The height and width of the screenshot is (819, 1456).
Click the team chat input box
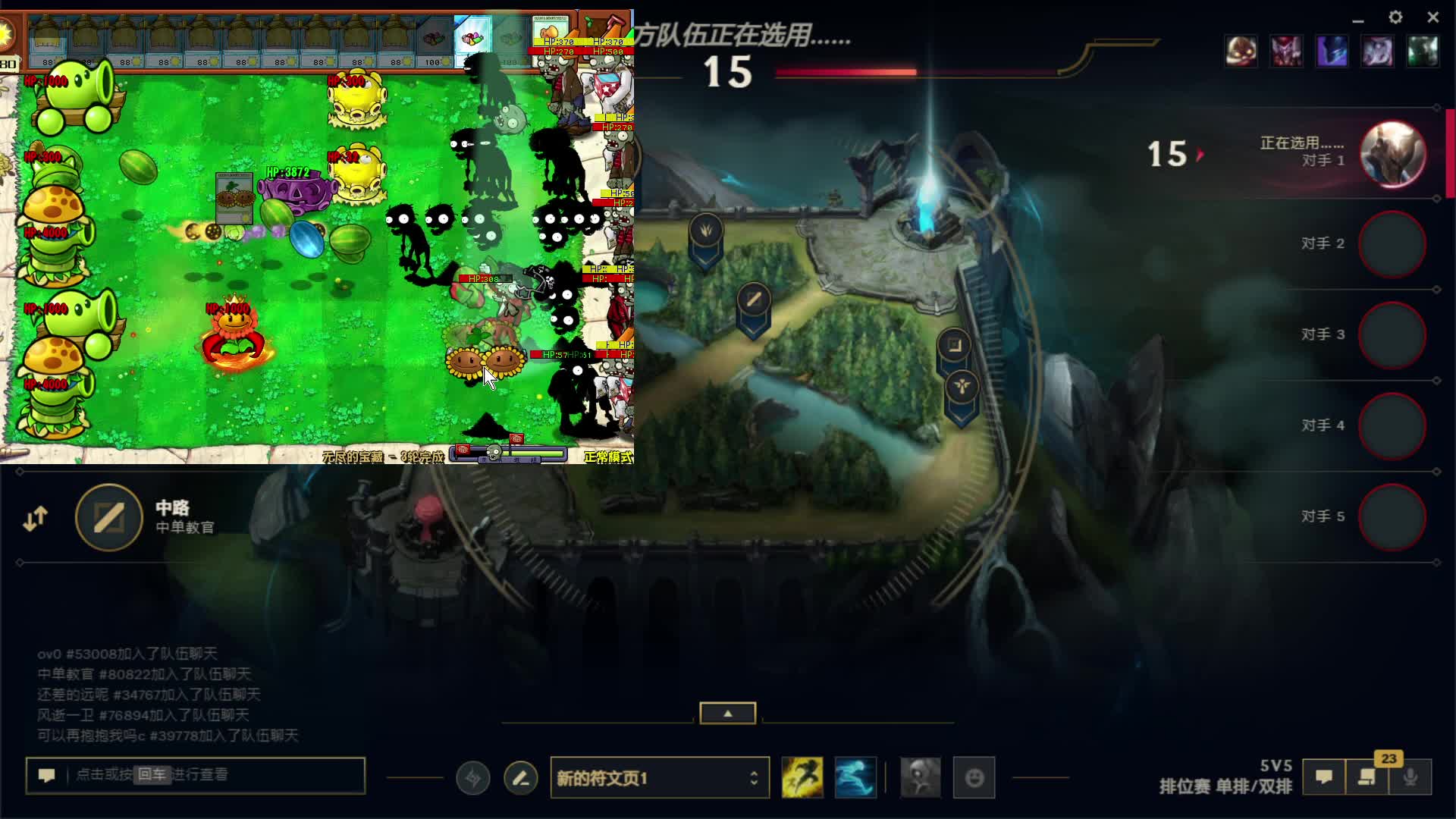click(x=196, y=775)
